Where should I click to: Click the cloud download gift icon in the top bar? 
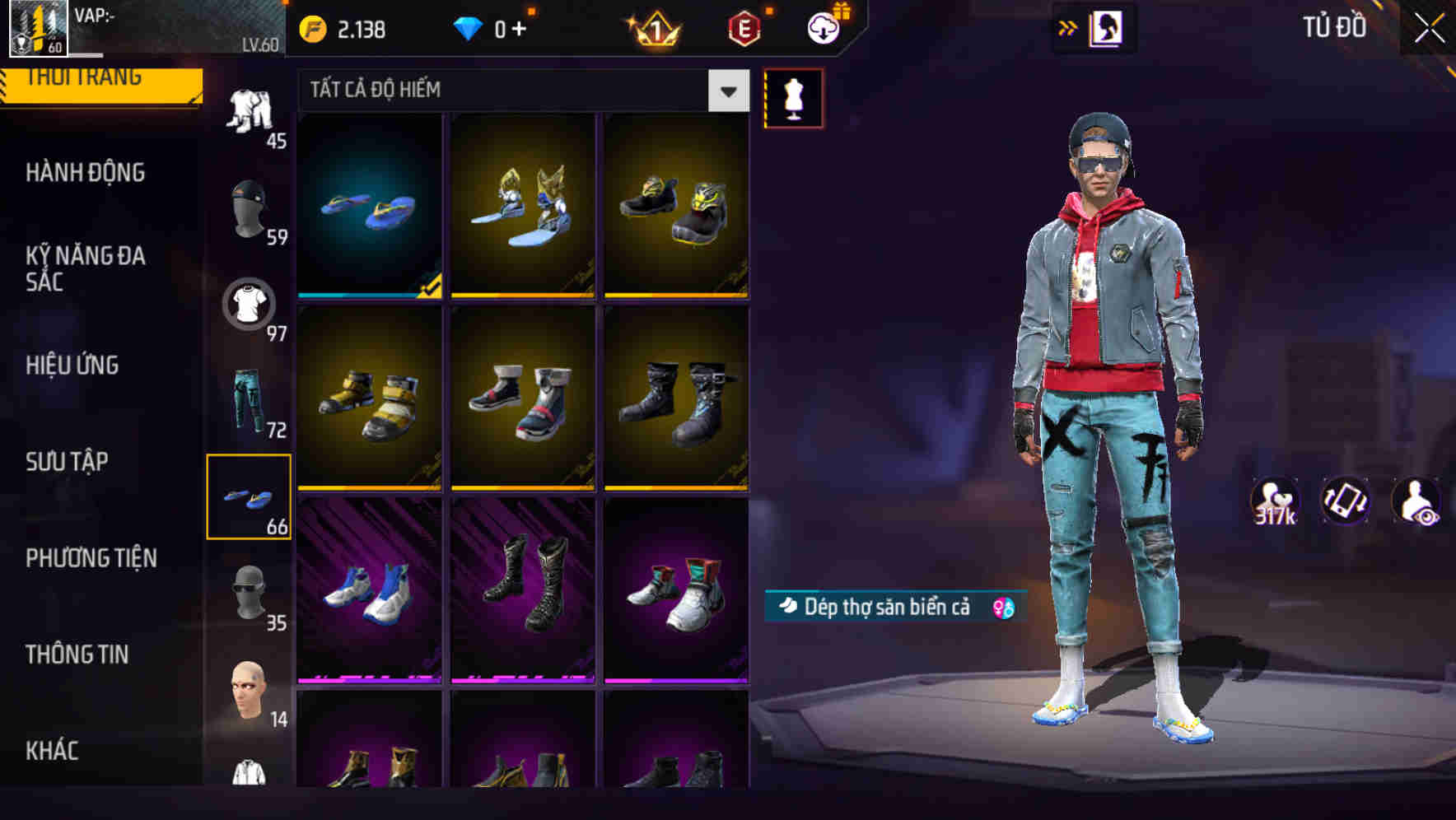tap(824, 27)
